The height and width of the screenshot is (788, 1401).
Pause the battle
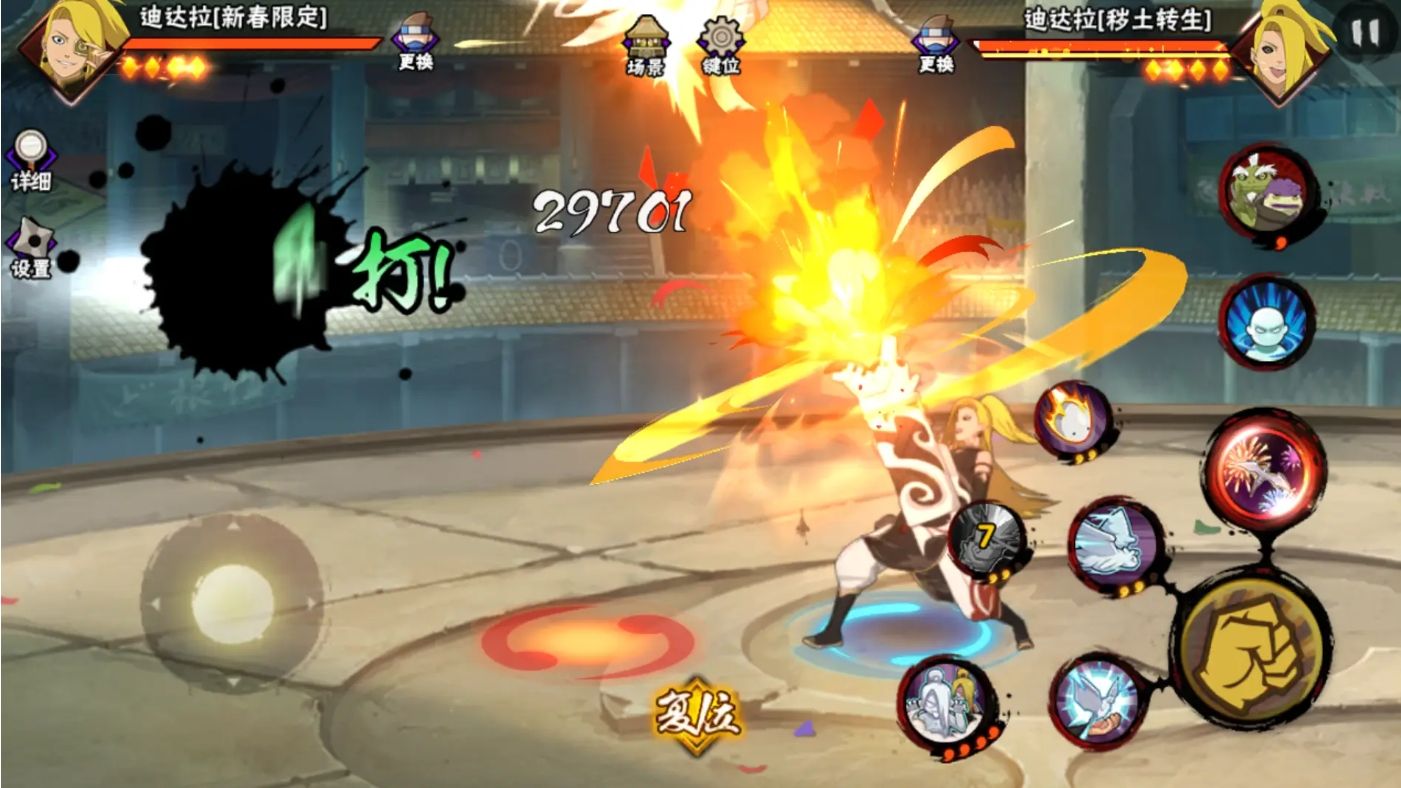[x=1364, y=32]
